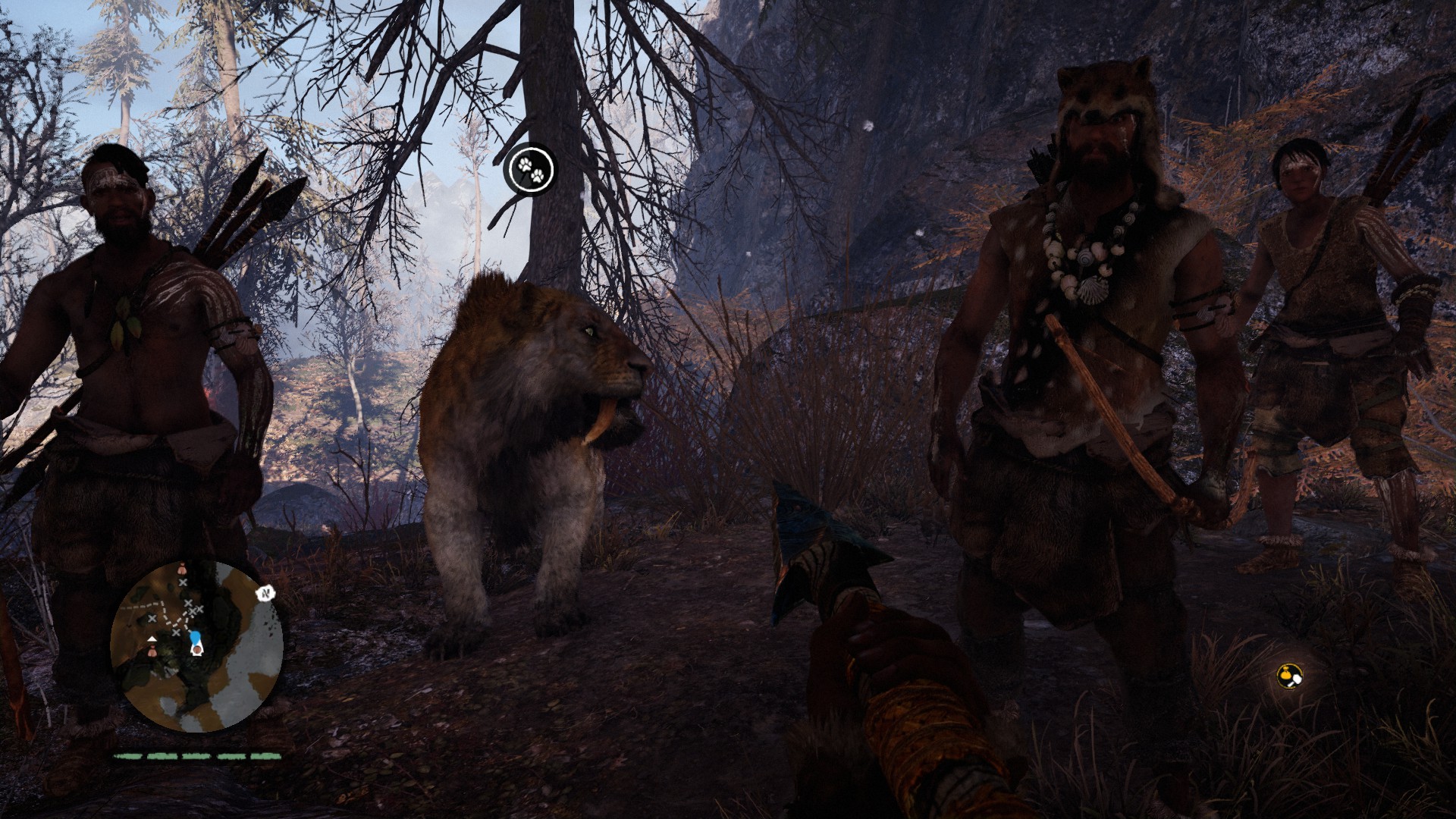The image size is (1456, 819).
Task: Click the N compass indicator on the minimap
Action: [x=265, y=593]
